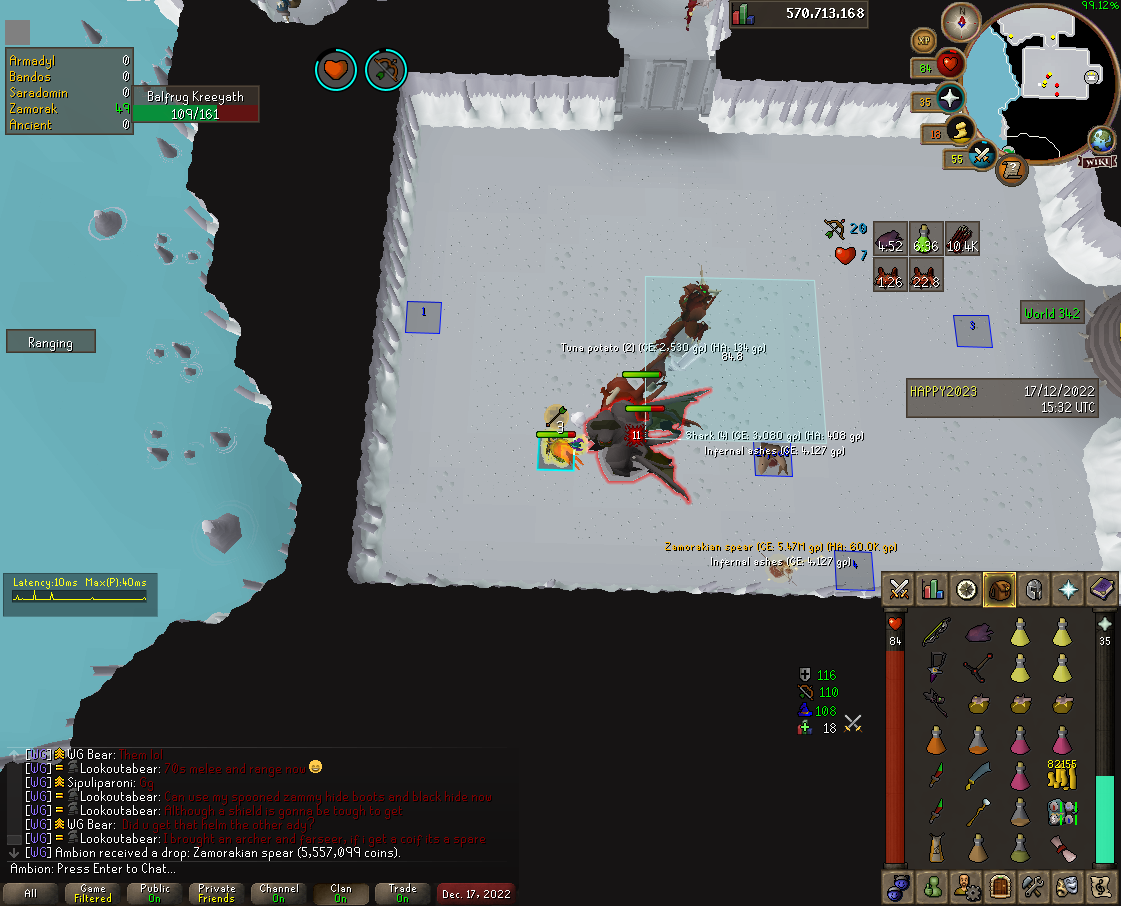Switch chat to the Clan filter tab
This screenshot has width=1121, height=906.
pyautogui.click(x=341, y=893)
